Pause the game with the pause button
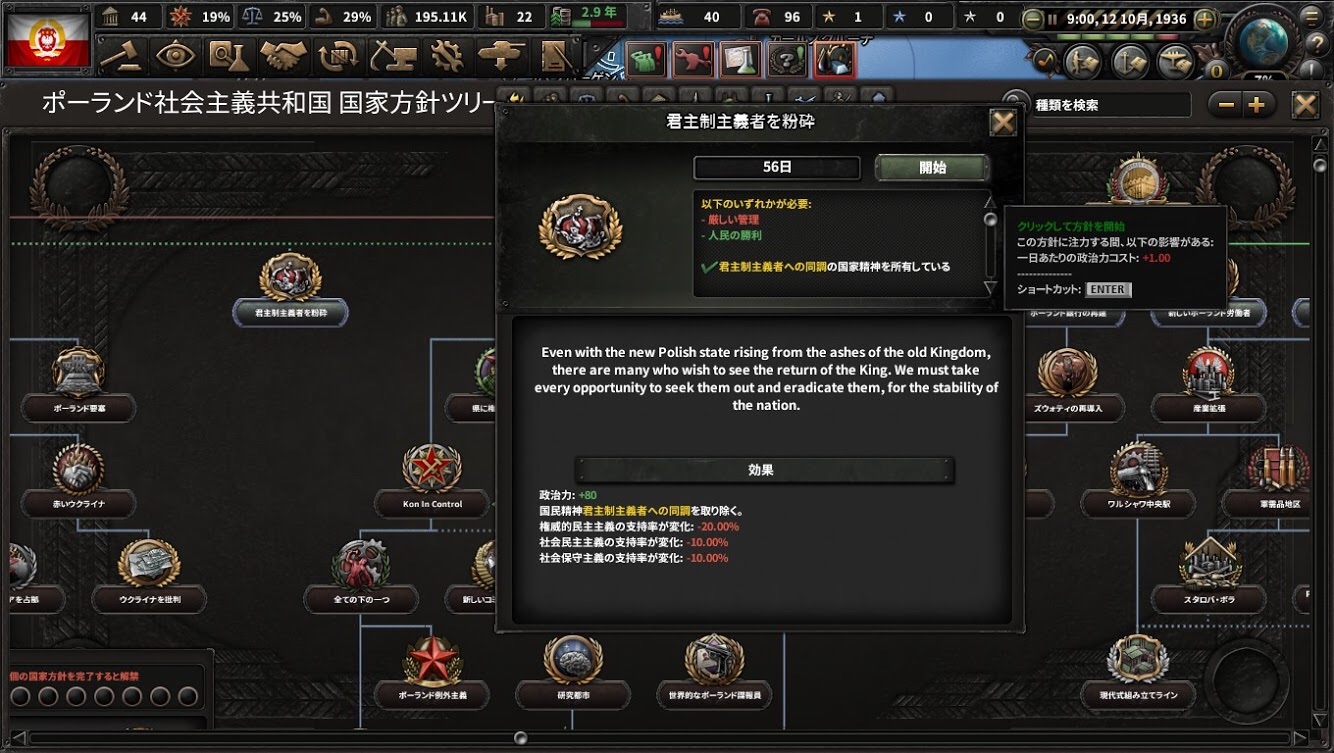Screen dimensions: 1334x753 1053,18
